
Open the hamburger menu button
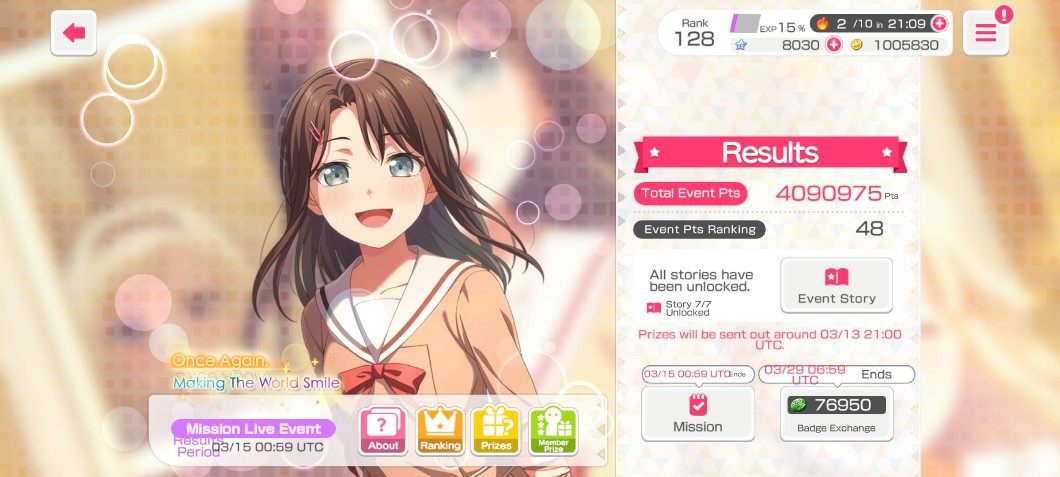pyautogui.click(x=985, y=33)
